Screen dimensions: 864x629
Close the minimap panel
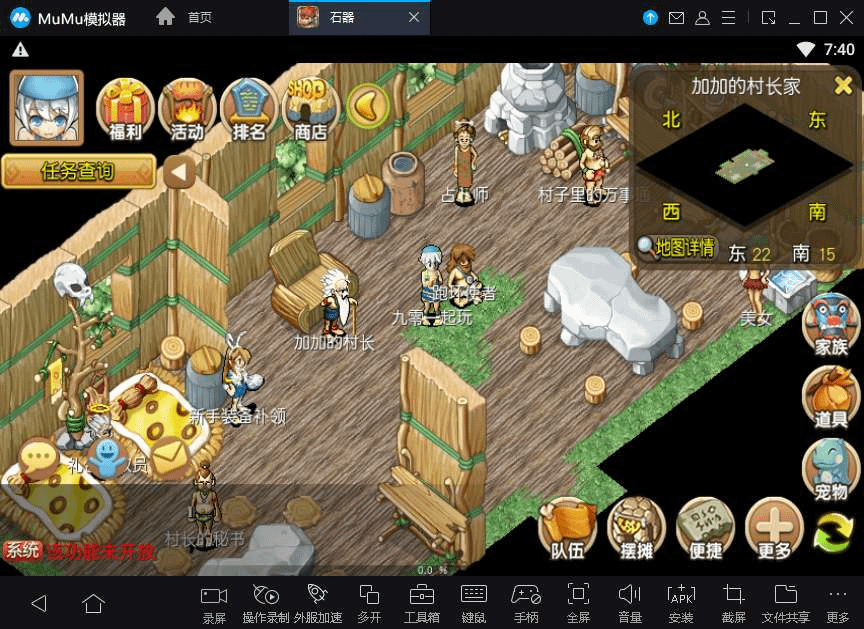[x=843, y=85]
